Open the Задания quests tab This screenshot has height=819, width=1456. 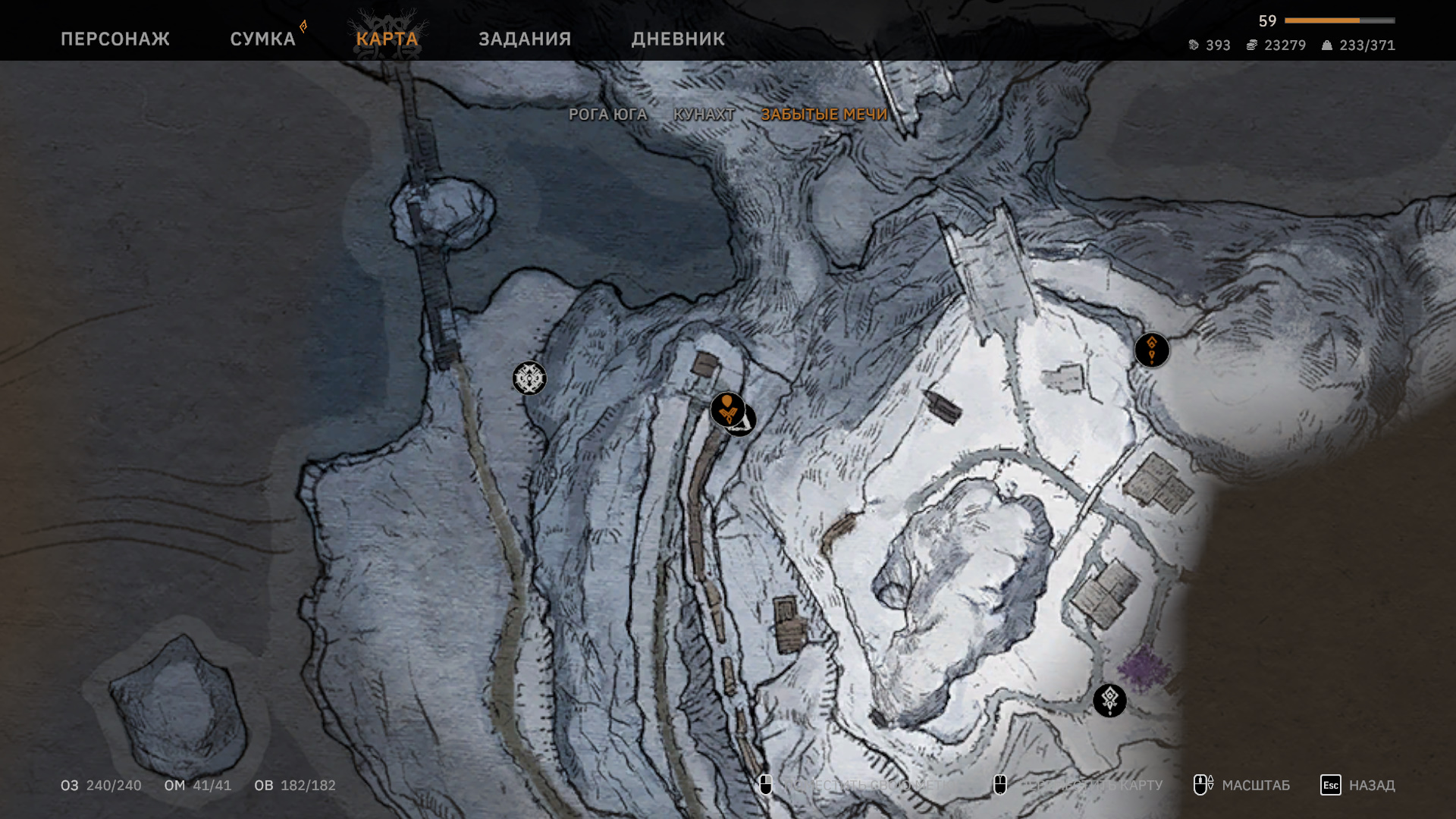(x=525, y=39)
